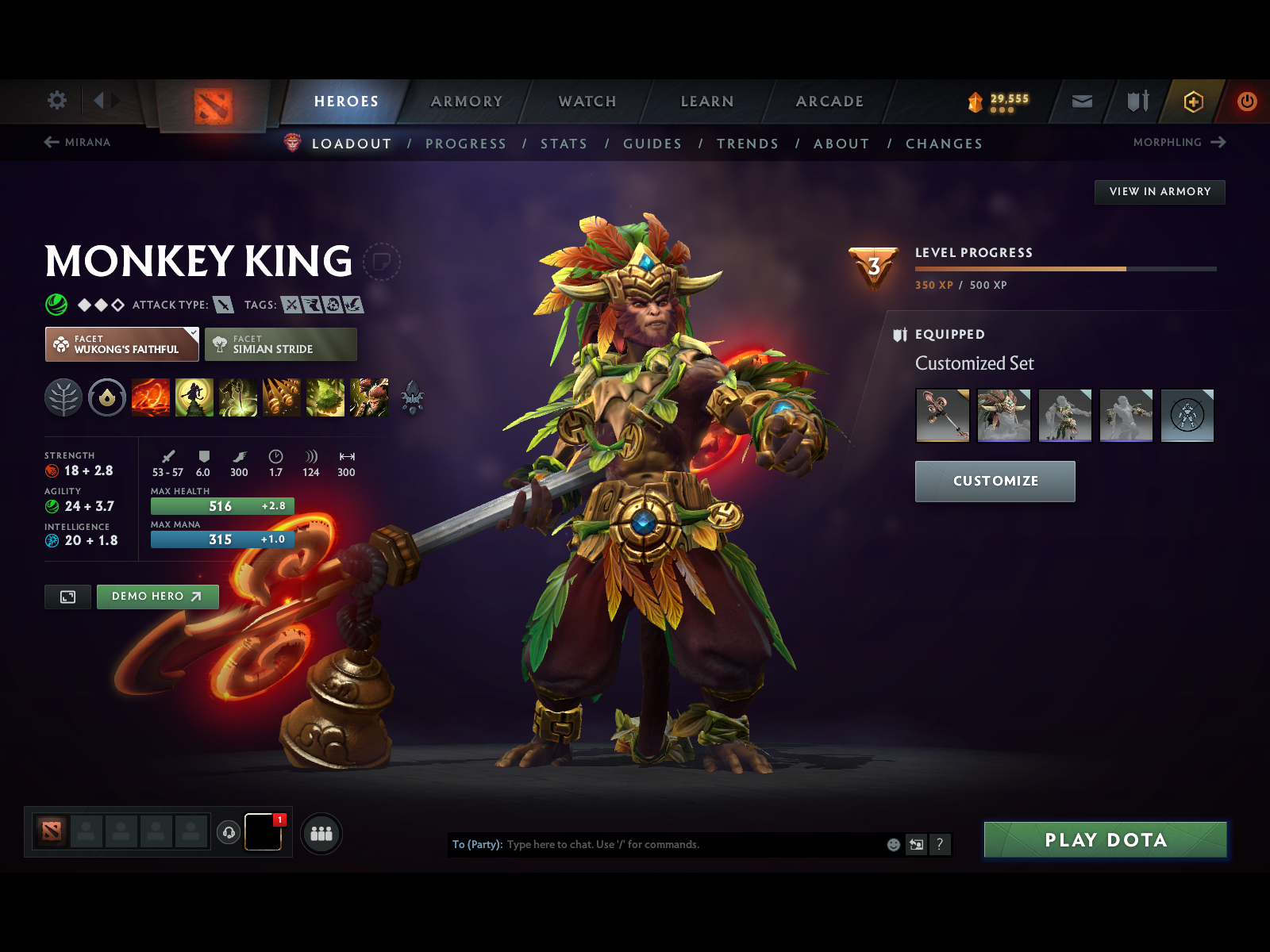Viewport: 1270px width, 952px height.
Task: Click the Wukong's Command ultimate icon
Action: click(x=370, y=398)
